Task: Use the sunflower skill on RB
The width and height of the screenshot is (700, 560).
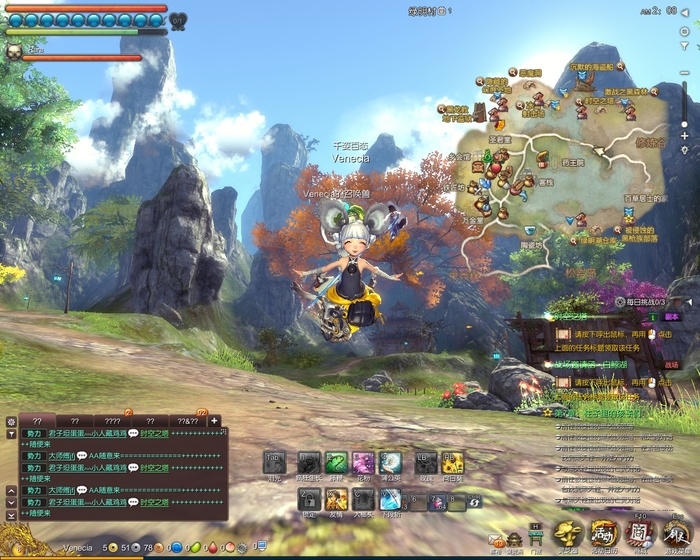Action: click(x=452, y=463)
